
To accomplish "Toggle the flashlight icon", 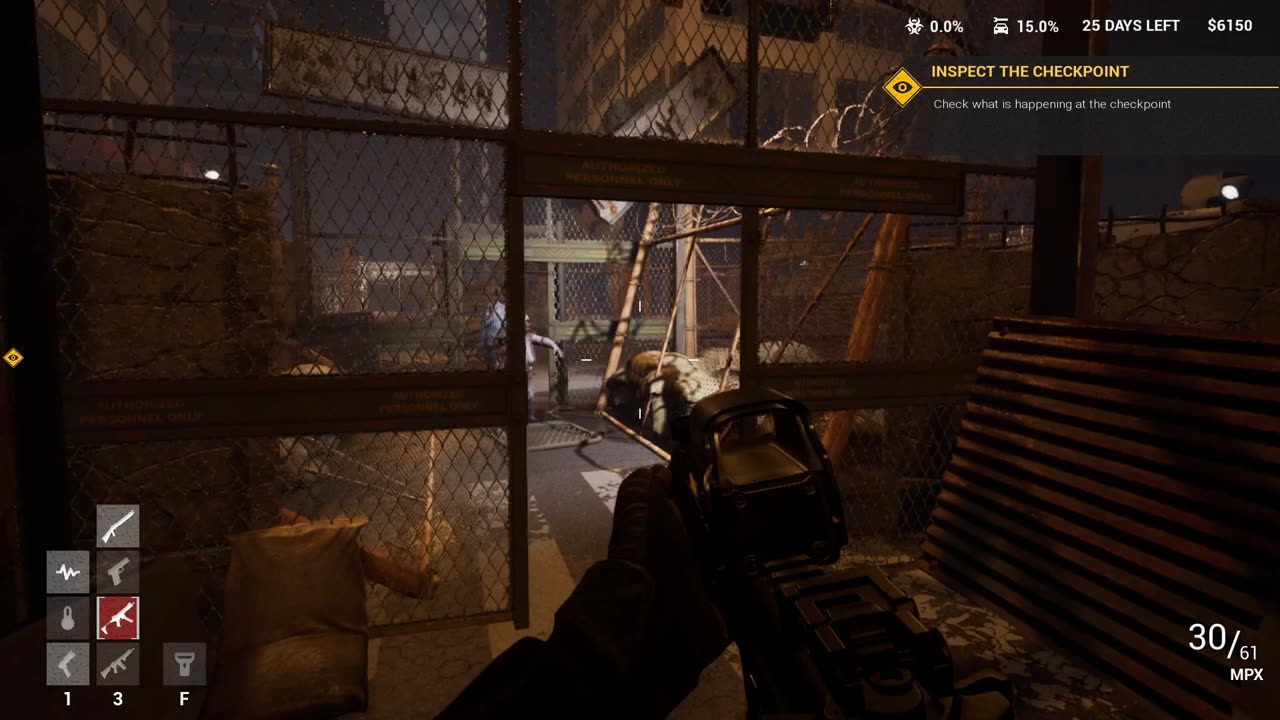I will [x=184, y=664].
